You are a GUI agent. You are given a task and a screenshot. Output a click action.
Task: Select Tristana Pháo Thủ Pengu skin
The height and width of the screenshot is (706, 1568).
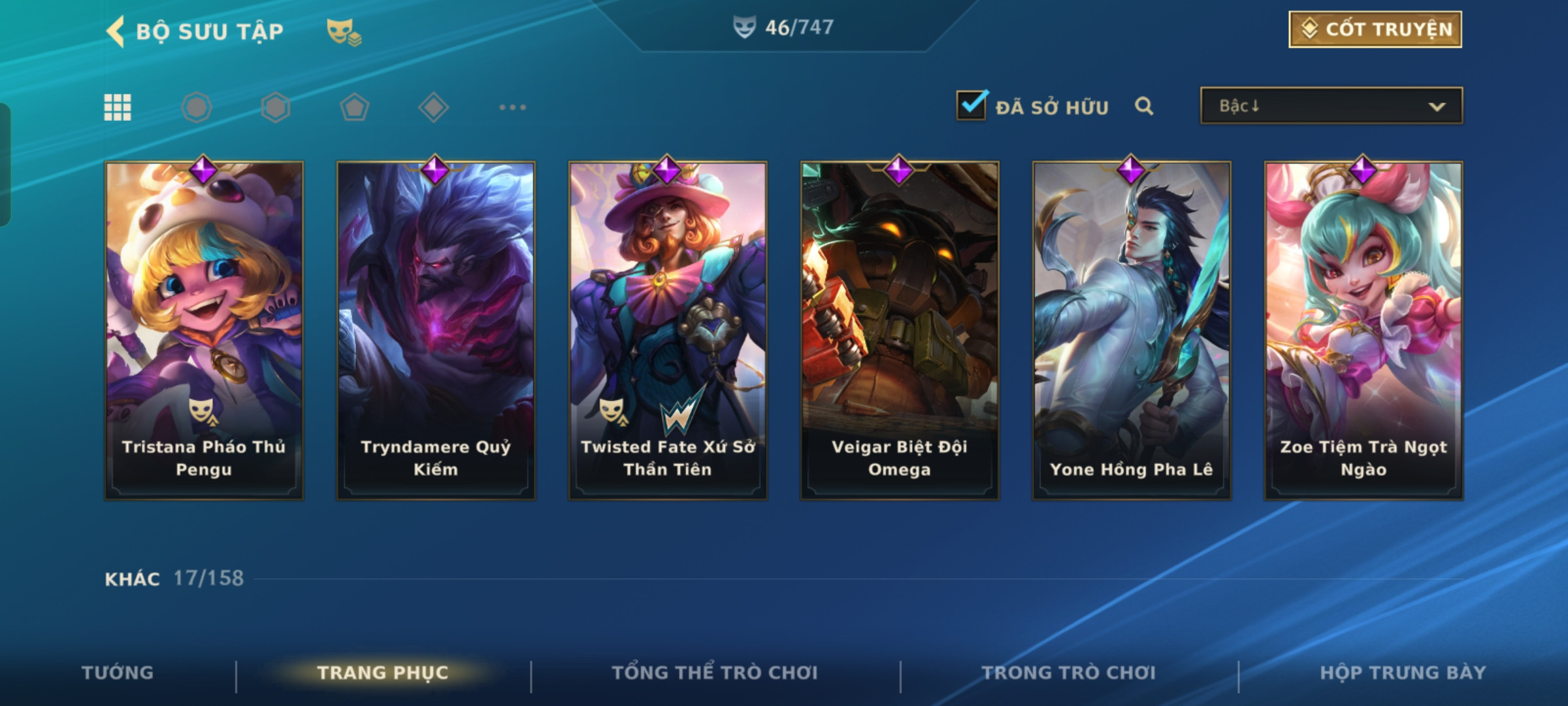click(x=204, y=330)
